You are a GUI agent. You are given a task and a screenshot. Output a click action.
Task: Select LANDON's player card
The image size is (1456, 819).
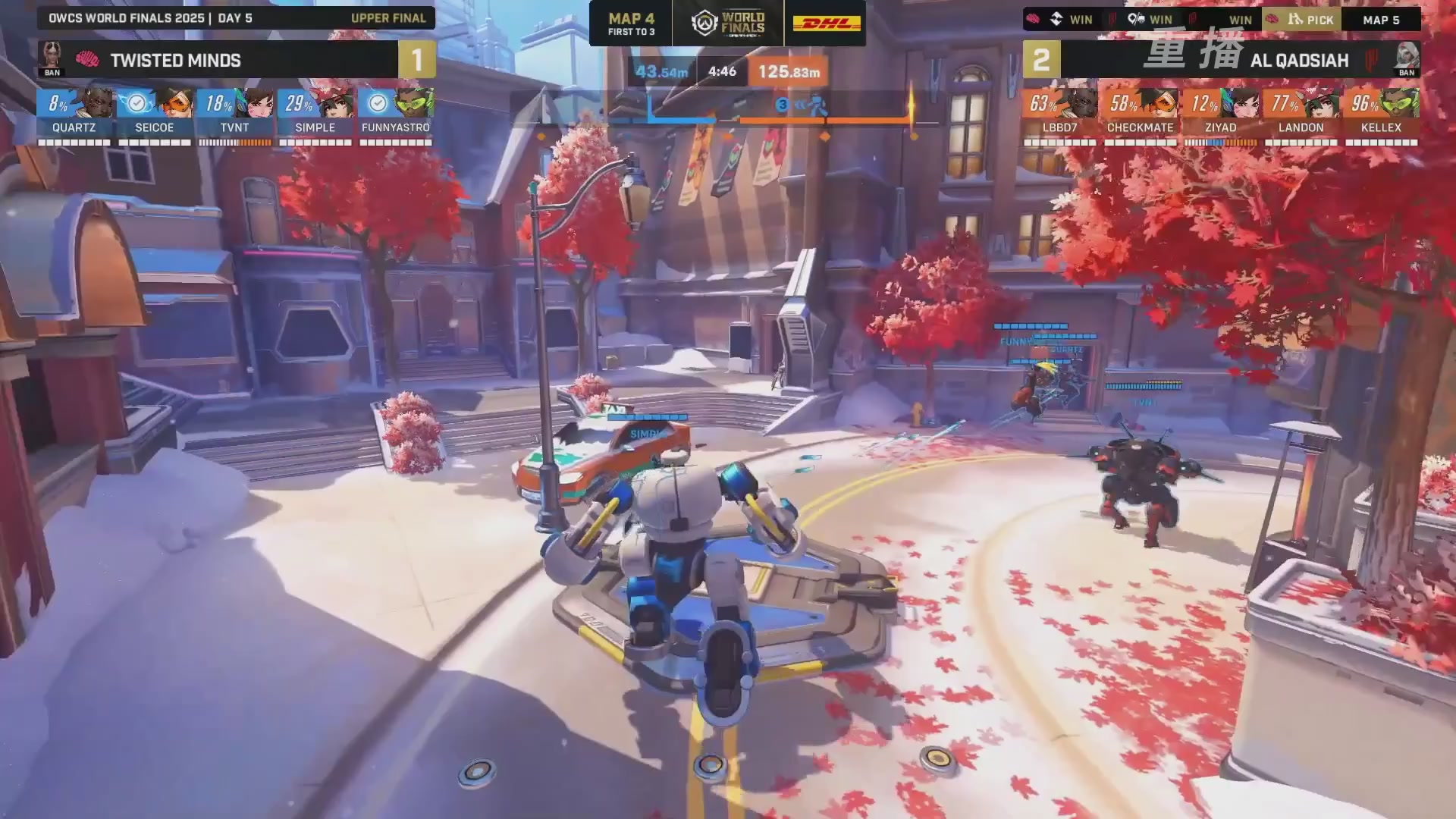coord(1301,114)
